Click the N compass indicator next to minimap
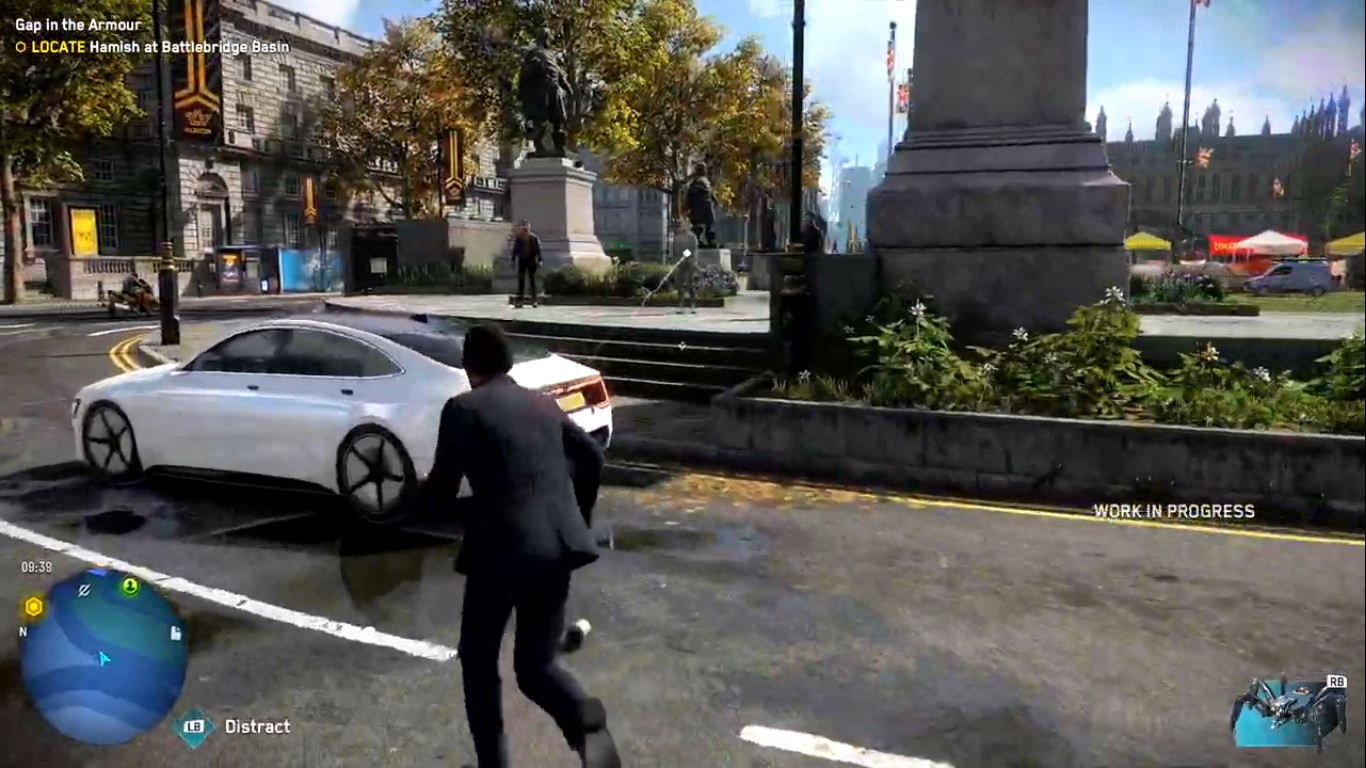The height and width of the screenshot is (768, 1366). coord(22,631)
